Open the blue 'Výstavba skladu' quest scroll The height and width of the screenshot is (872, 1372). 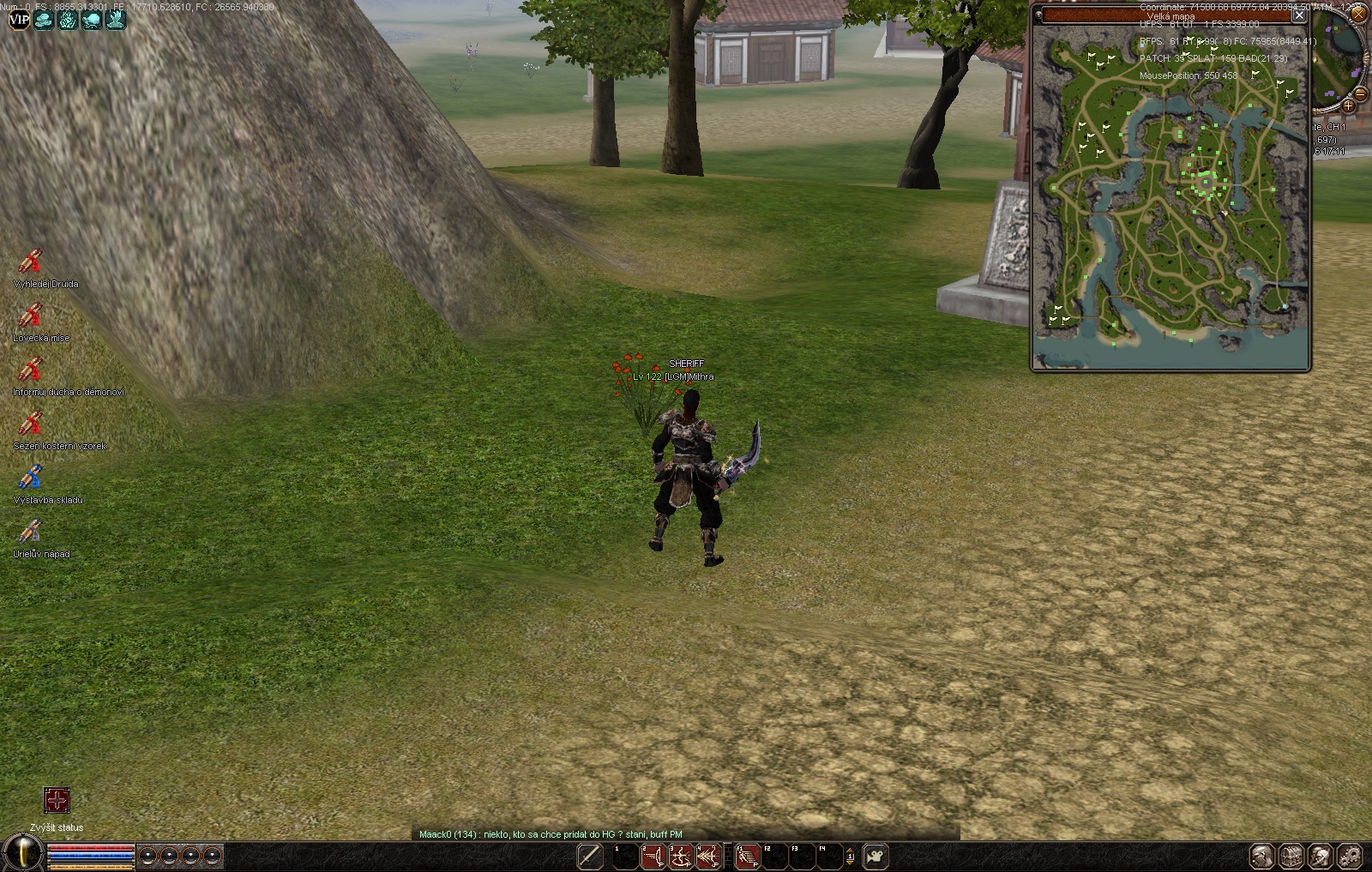31,478
